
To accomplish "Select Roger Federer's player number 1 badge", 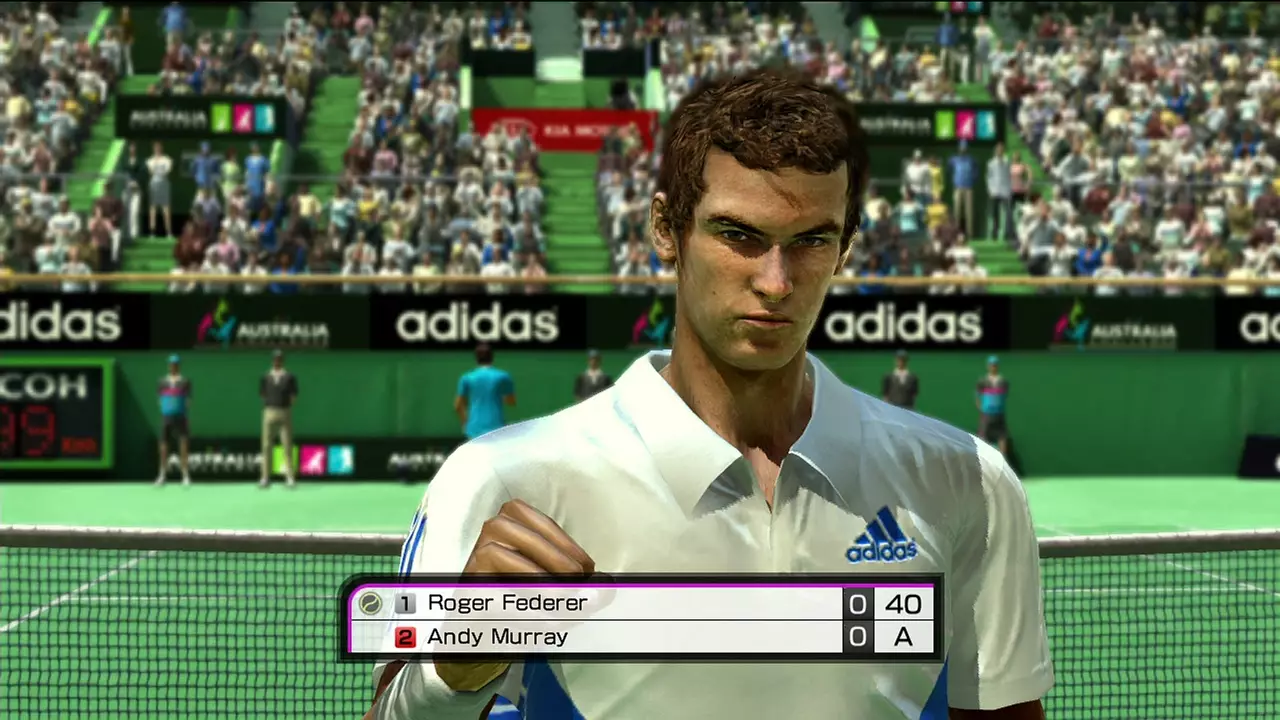I will pos(403,603).
